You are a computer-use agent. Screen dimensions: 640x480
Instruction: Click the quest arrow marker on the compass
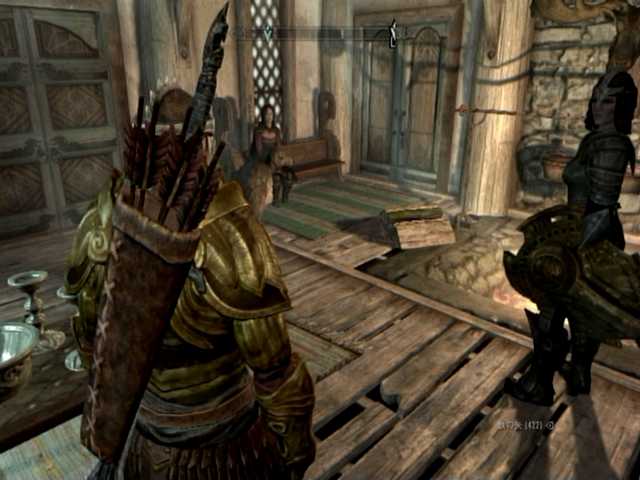(x=267, y=33)
